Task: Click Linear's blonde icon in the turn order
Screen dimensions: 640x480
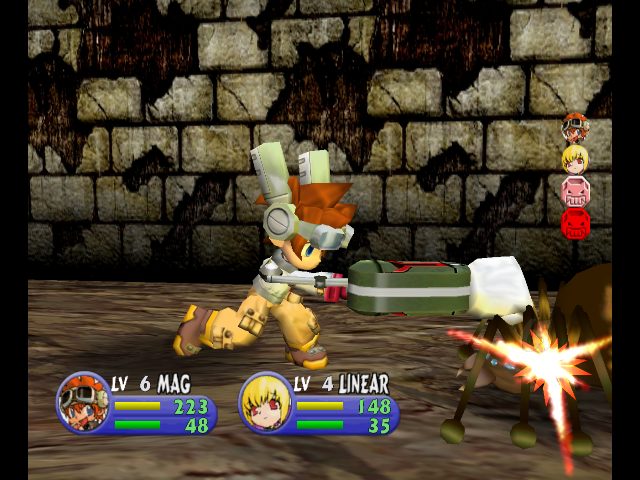Action: click(x=574, y=158)
